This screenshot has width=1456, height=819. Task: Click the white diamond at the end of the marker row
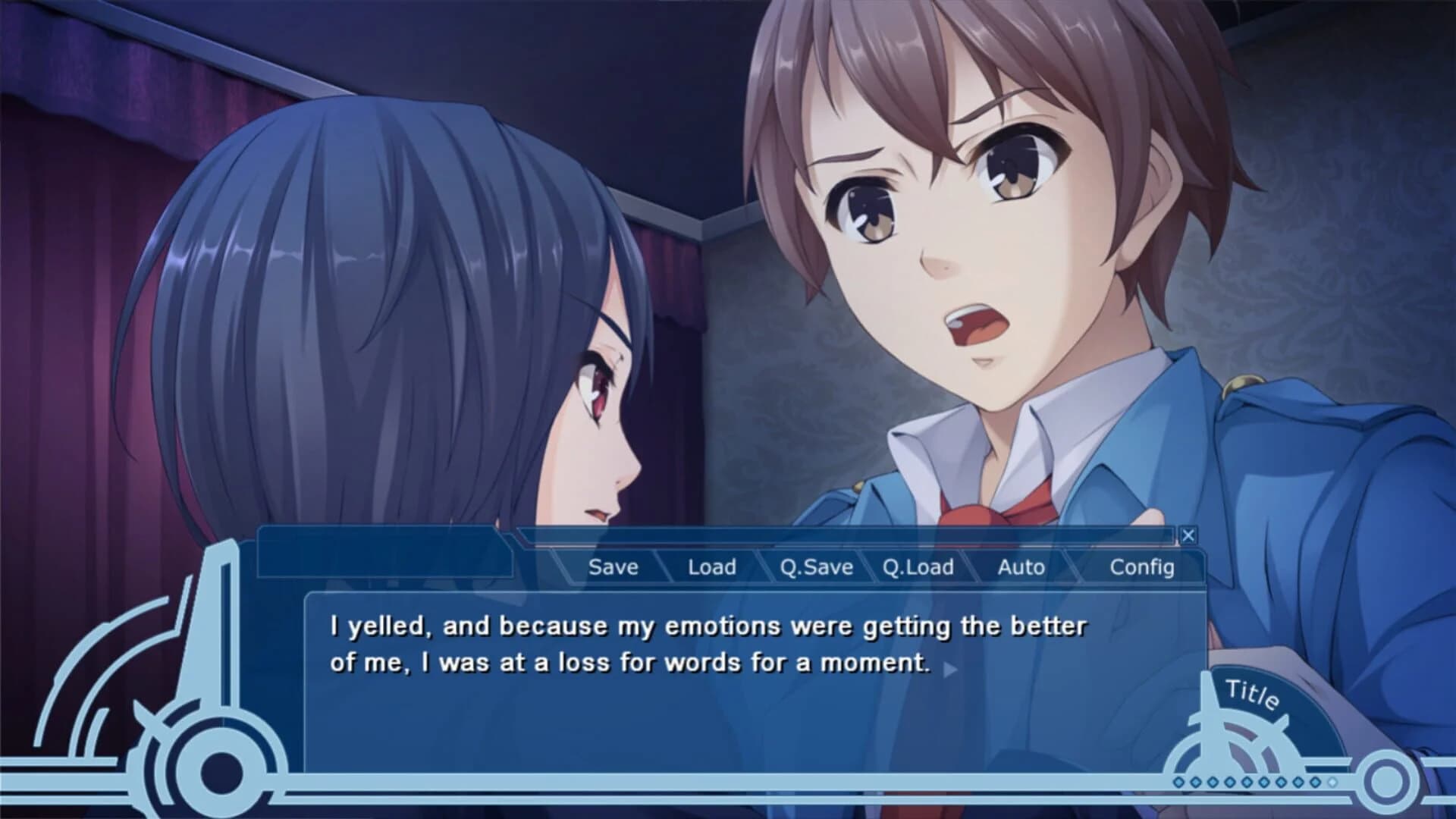pos(1332,783)
